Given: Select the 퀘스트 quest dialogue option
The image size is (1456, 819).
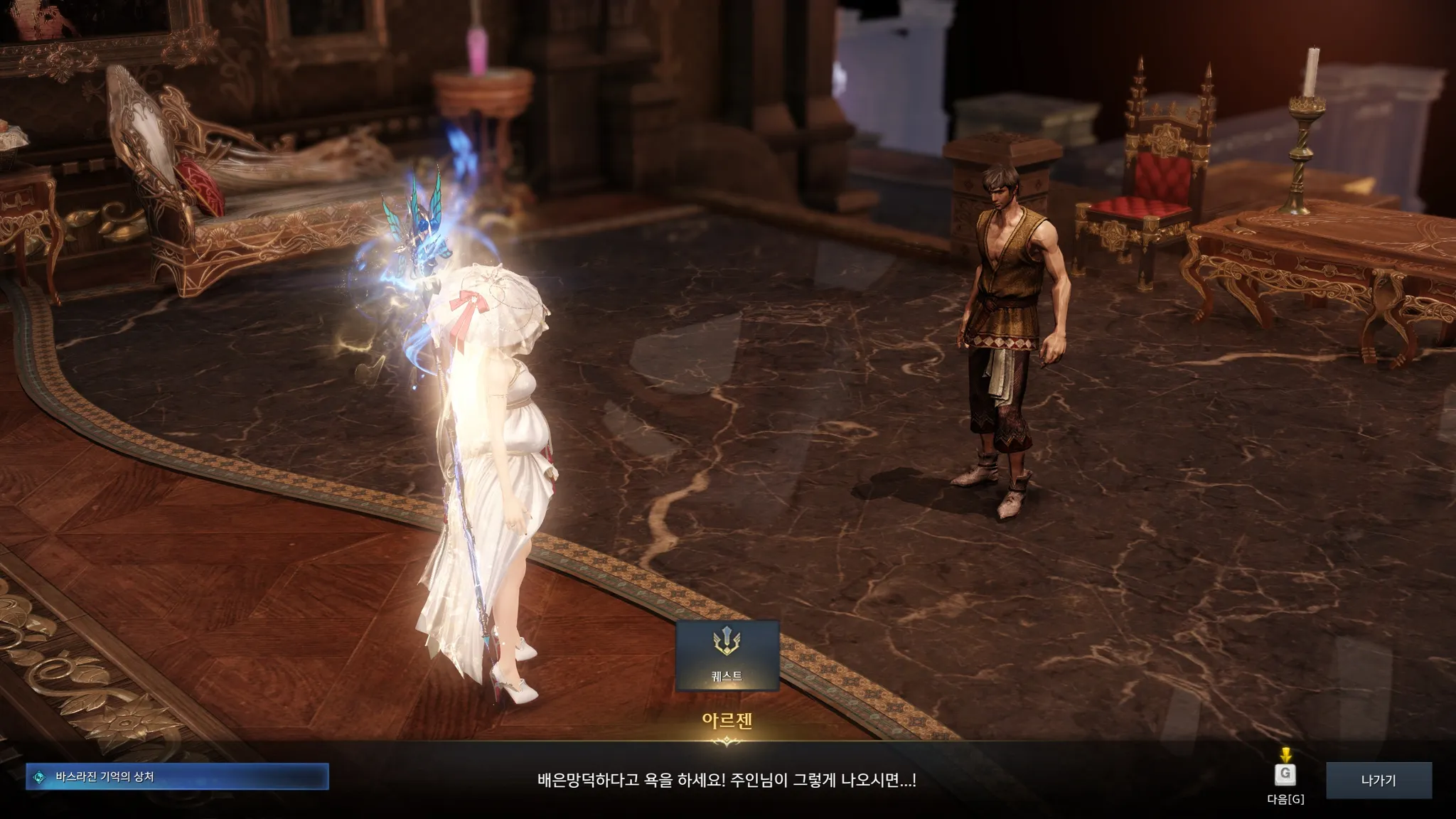Looking at the screenshot, I should (727, 655).
